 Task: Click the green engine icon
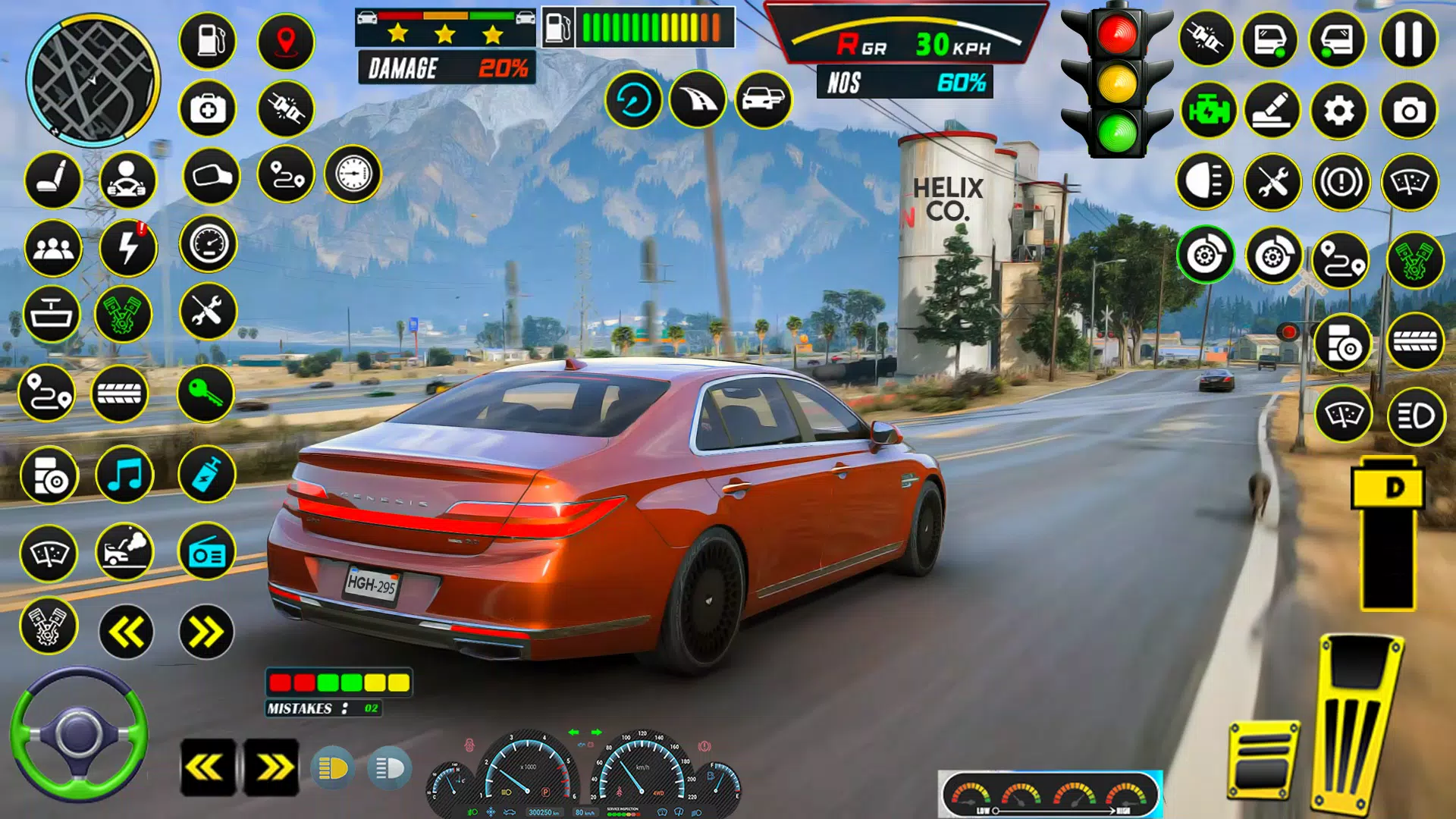tap(1208, 111)
